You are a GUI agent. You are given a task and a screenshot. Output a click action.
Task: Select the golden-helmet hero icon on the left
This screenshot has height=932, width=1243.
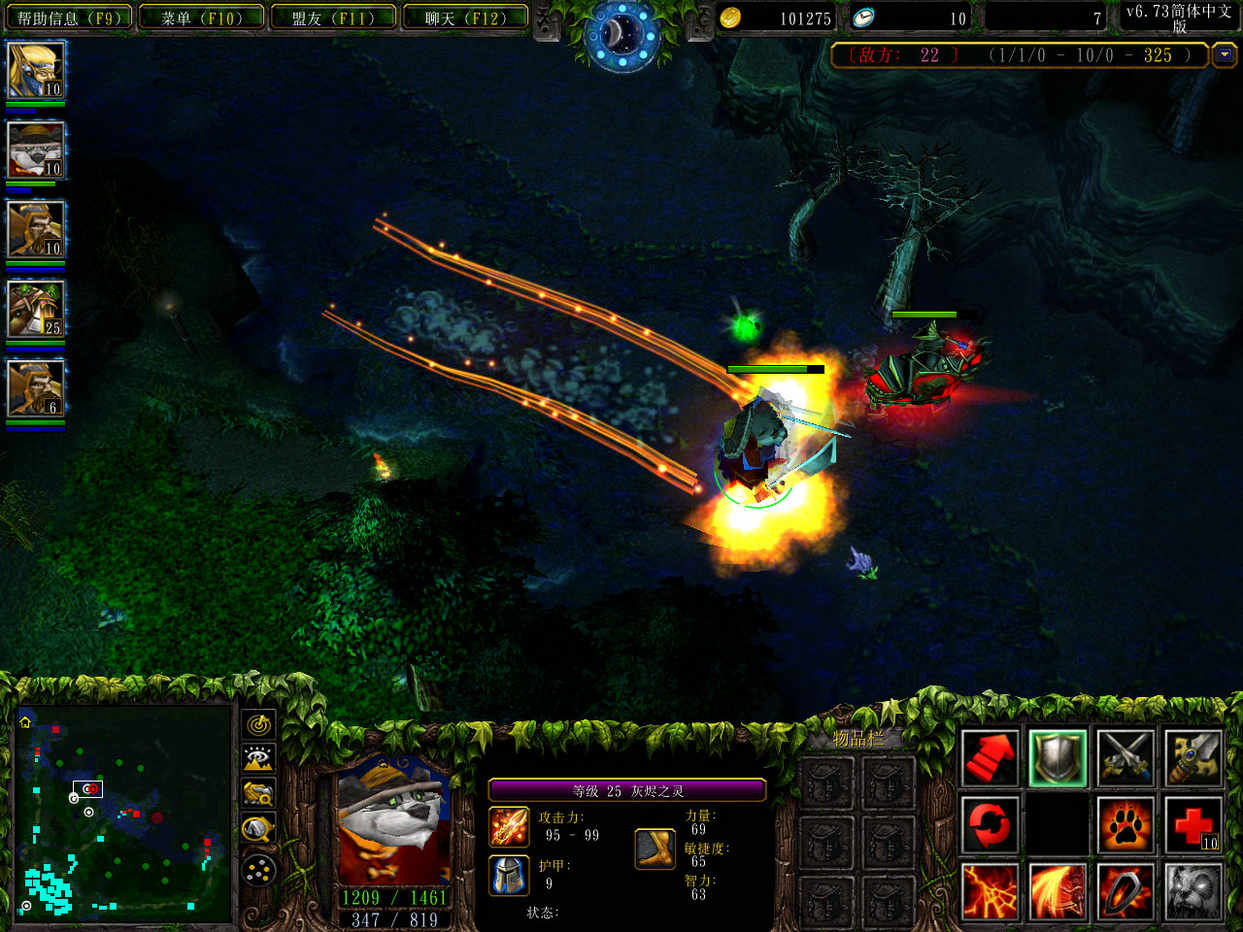coord(36,69)
